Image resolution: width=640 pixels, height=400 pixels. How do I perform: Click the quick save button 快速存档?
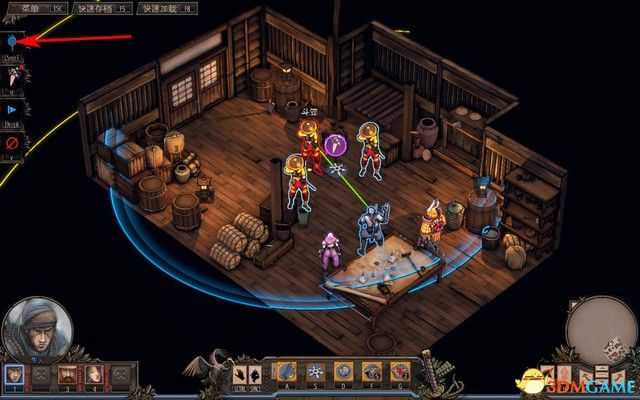tap(110, 8)
